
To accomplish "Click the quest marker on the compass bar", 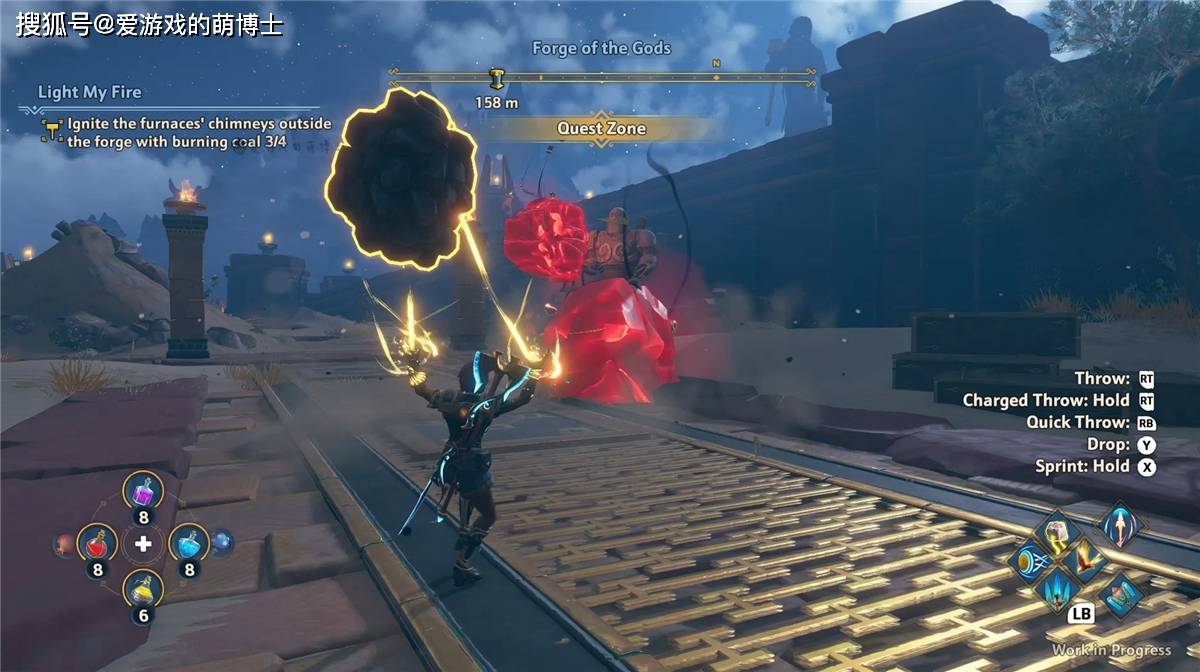I will pos(496,79).
